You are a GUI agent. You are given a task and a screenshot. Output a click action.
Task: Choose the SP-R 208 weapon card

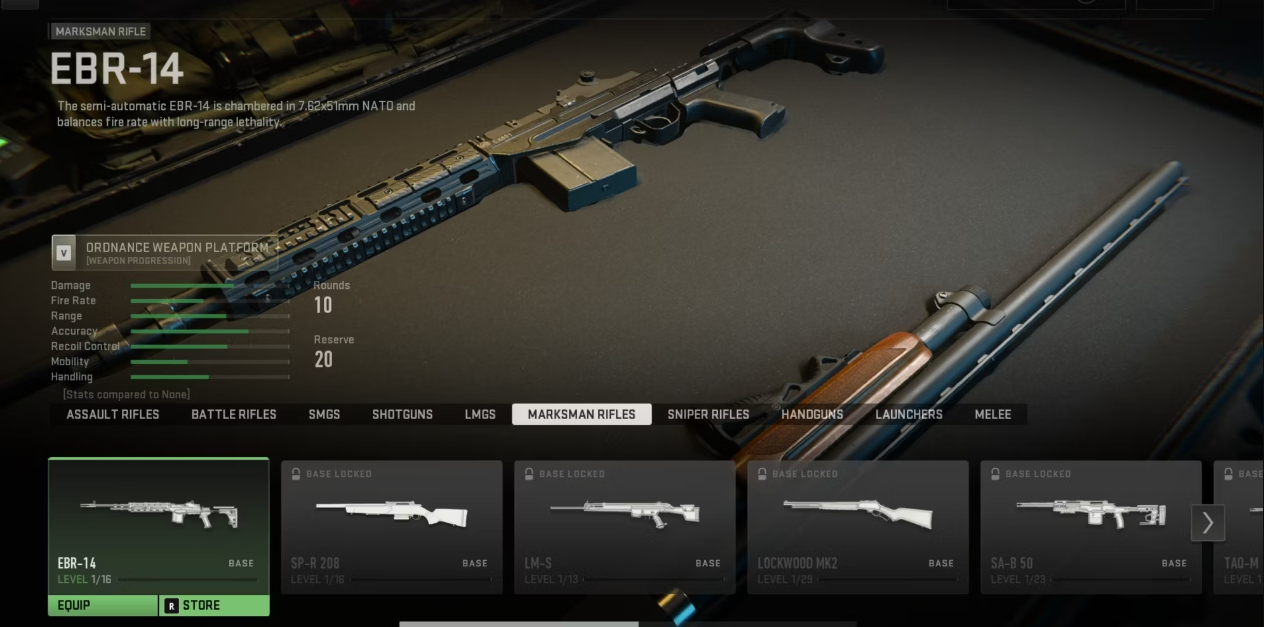point(391,527)
